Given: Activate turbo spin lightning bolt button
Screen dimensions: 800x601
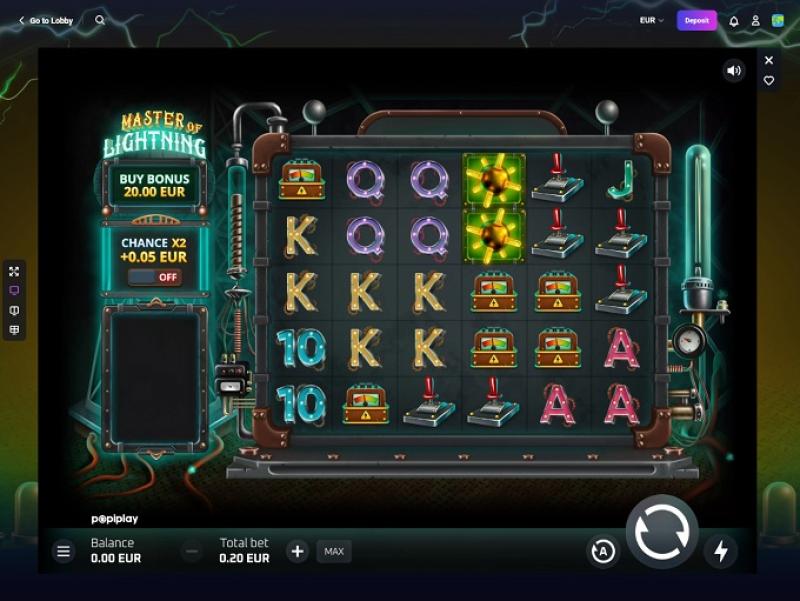Looking at the screenshot, I should point(720,550).
